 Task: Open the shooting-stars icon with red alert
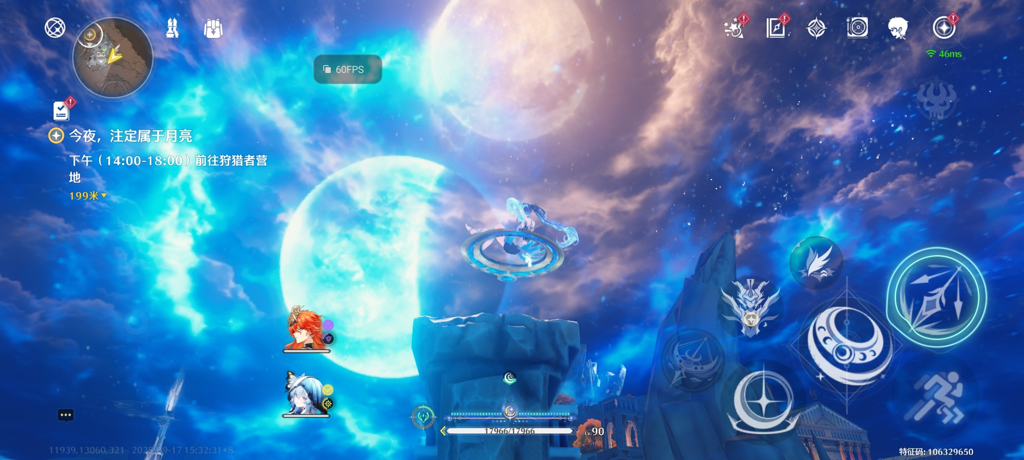click(735, 28)
